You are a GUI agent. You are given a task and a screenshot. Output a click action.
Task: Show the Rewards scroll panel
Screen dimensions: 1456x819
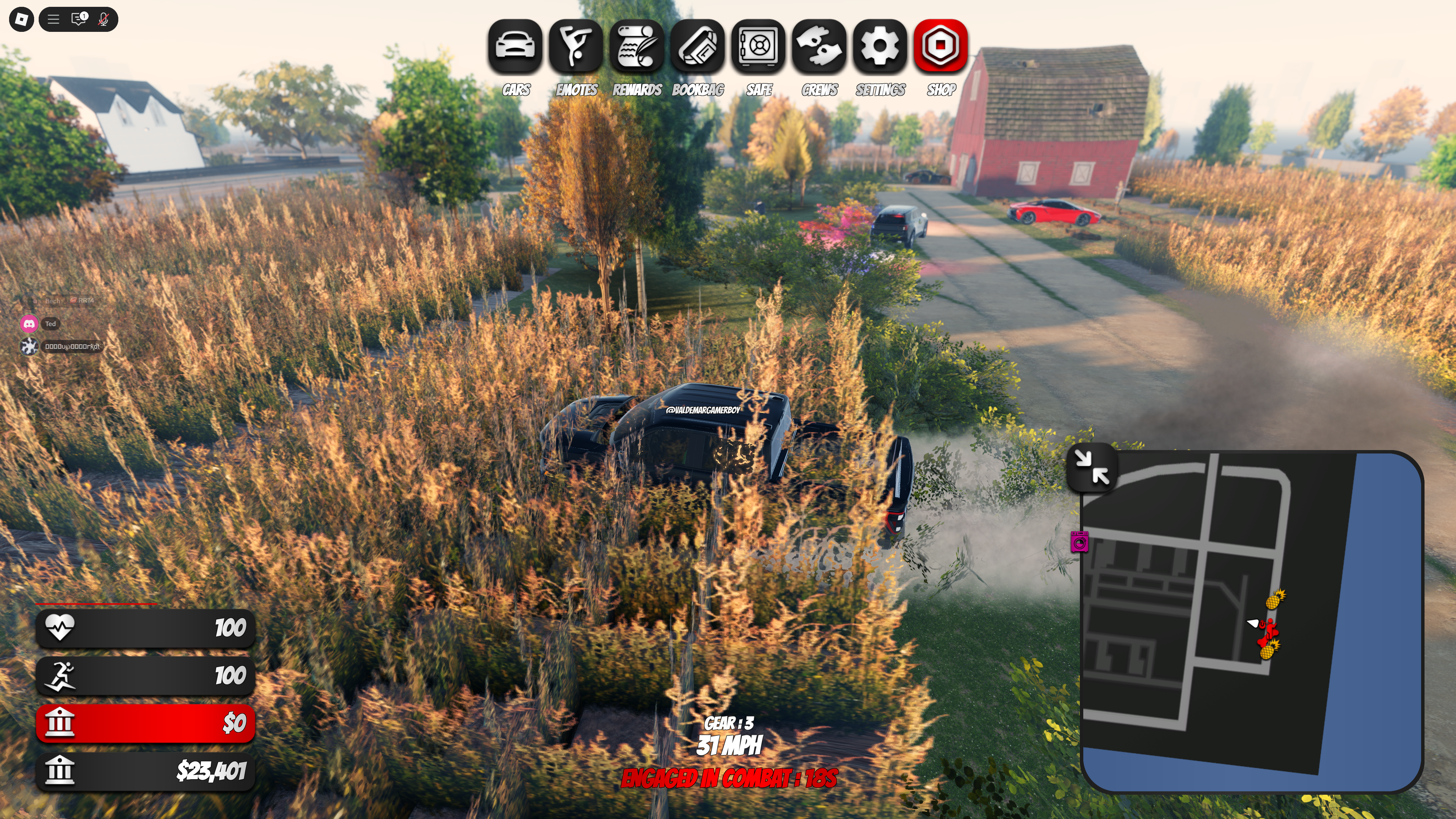click(637, 46)
